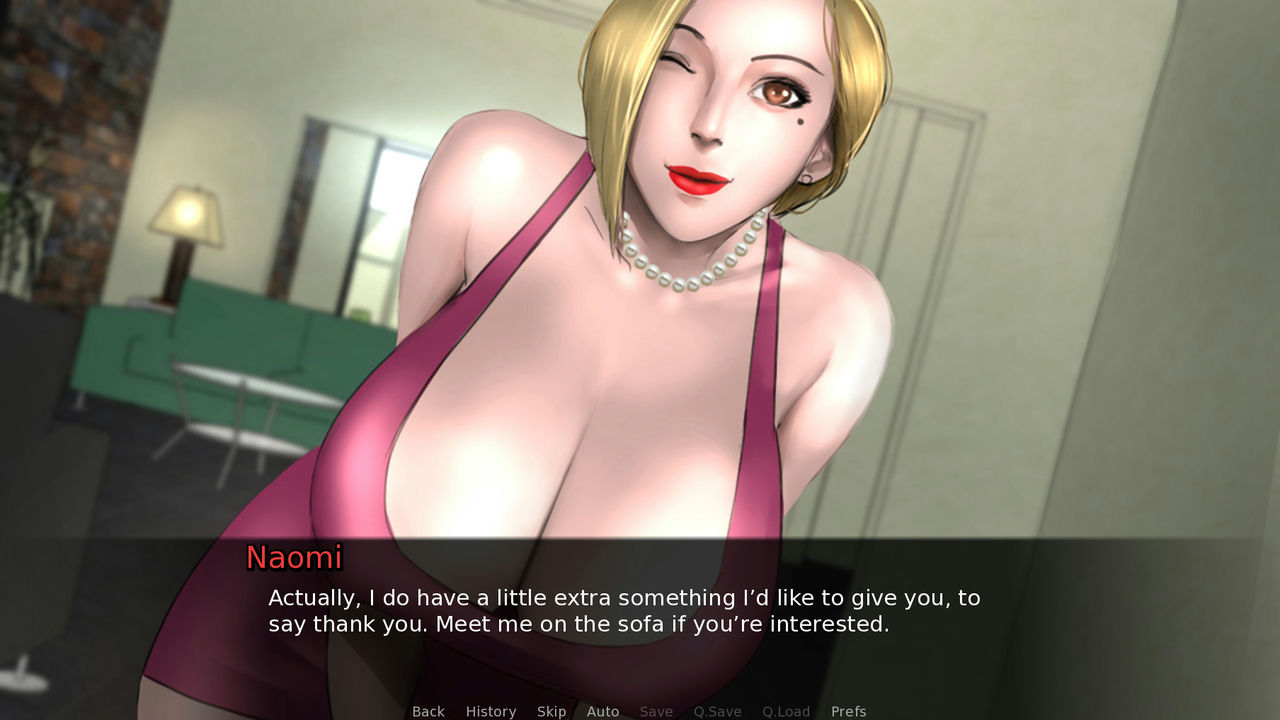Toggle Auto advance
Viewport: 1280px width, 720px height.
[602, 711]
